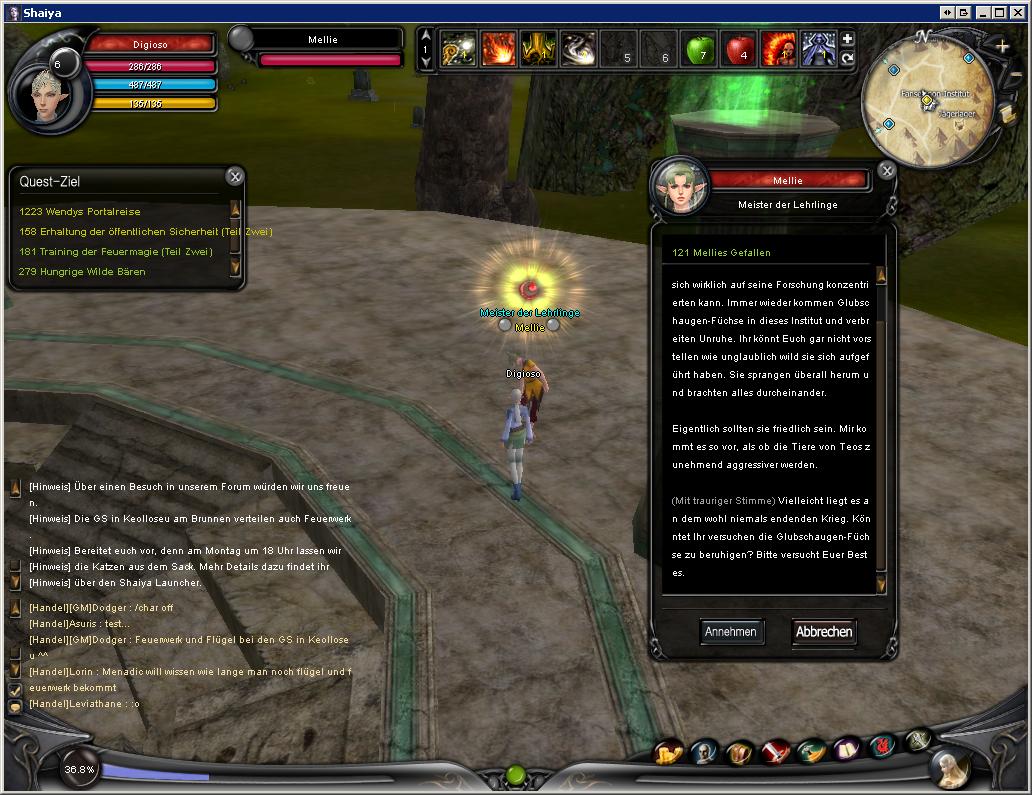Image resolution: width=1032 pixels, height=795 pixels.
Task: Click the plus button beside the hotbar
Action: [847, 40]
